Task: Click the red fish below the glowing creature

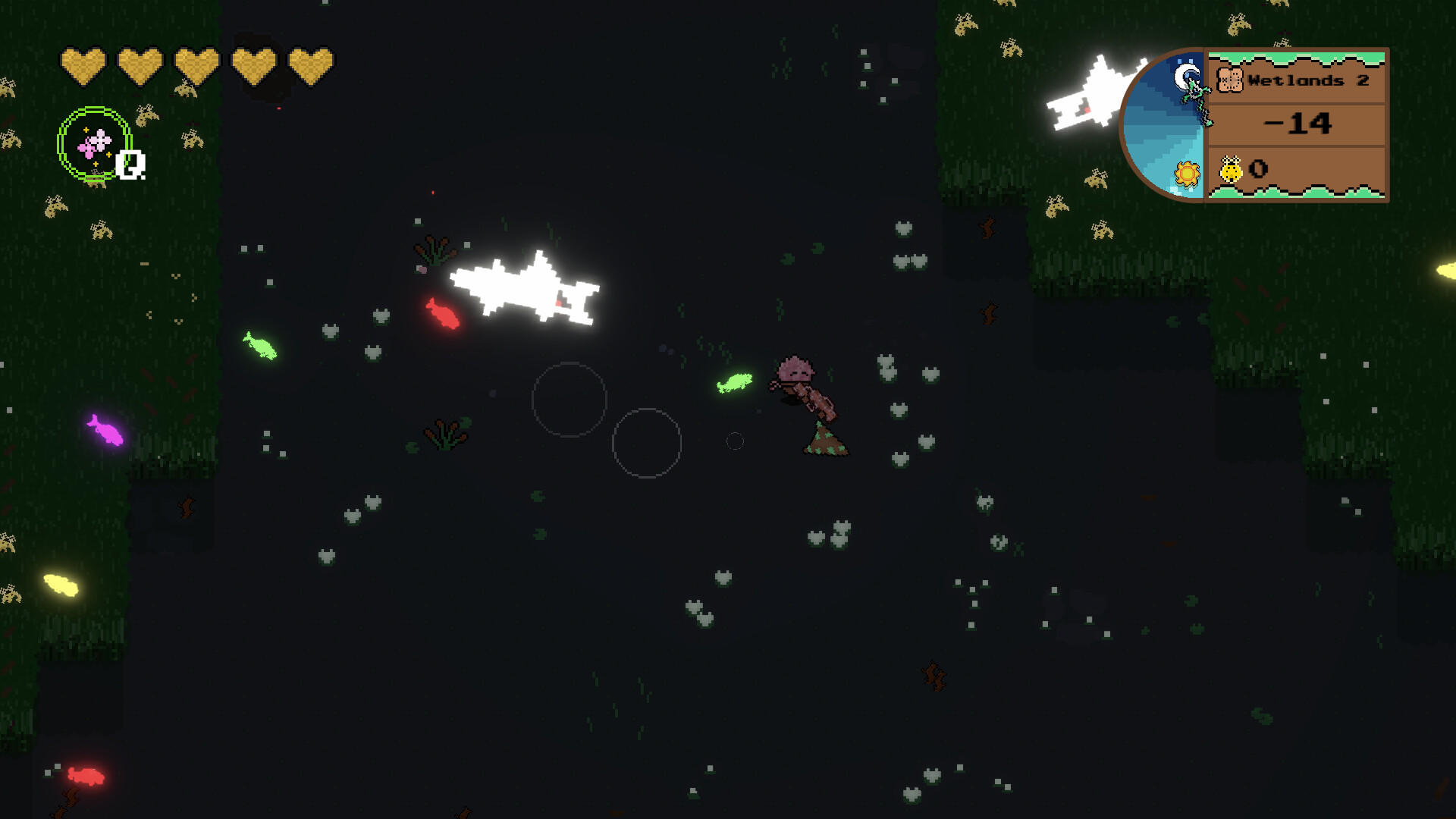Action: pyautogui.click(x=444, y=312)
